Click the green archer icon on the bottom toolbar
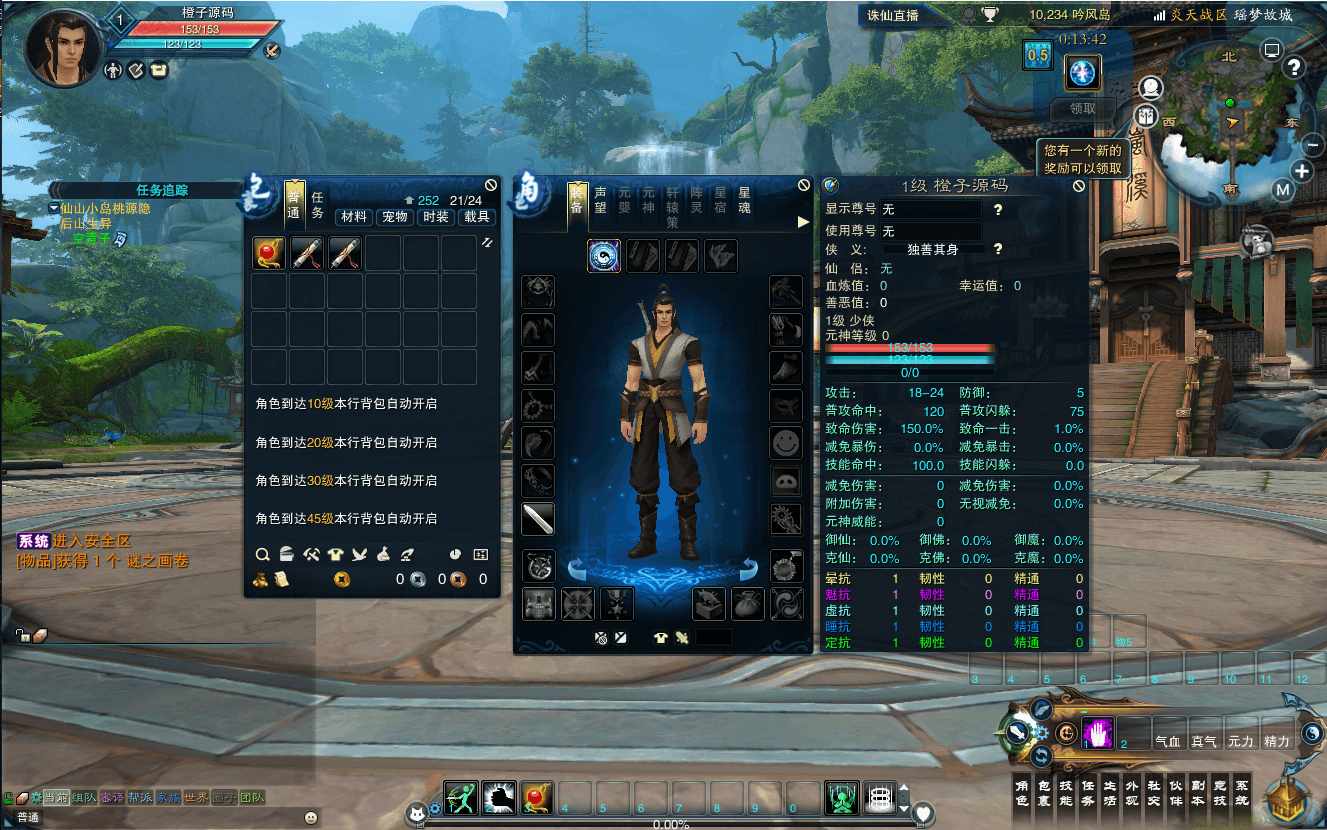The image size is (1327, 830). tap(461, 800)
